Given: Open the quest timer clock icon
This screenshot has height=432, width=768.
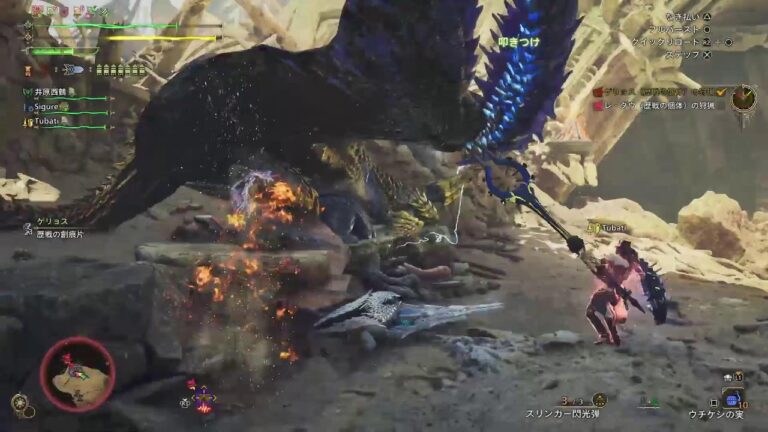Looking at the screenshot, I should click(x=742, y=97).
